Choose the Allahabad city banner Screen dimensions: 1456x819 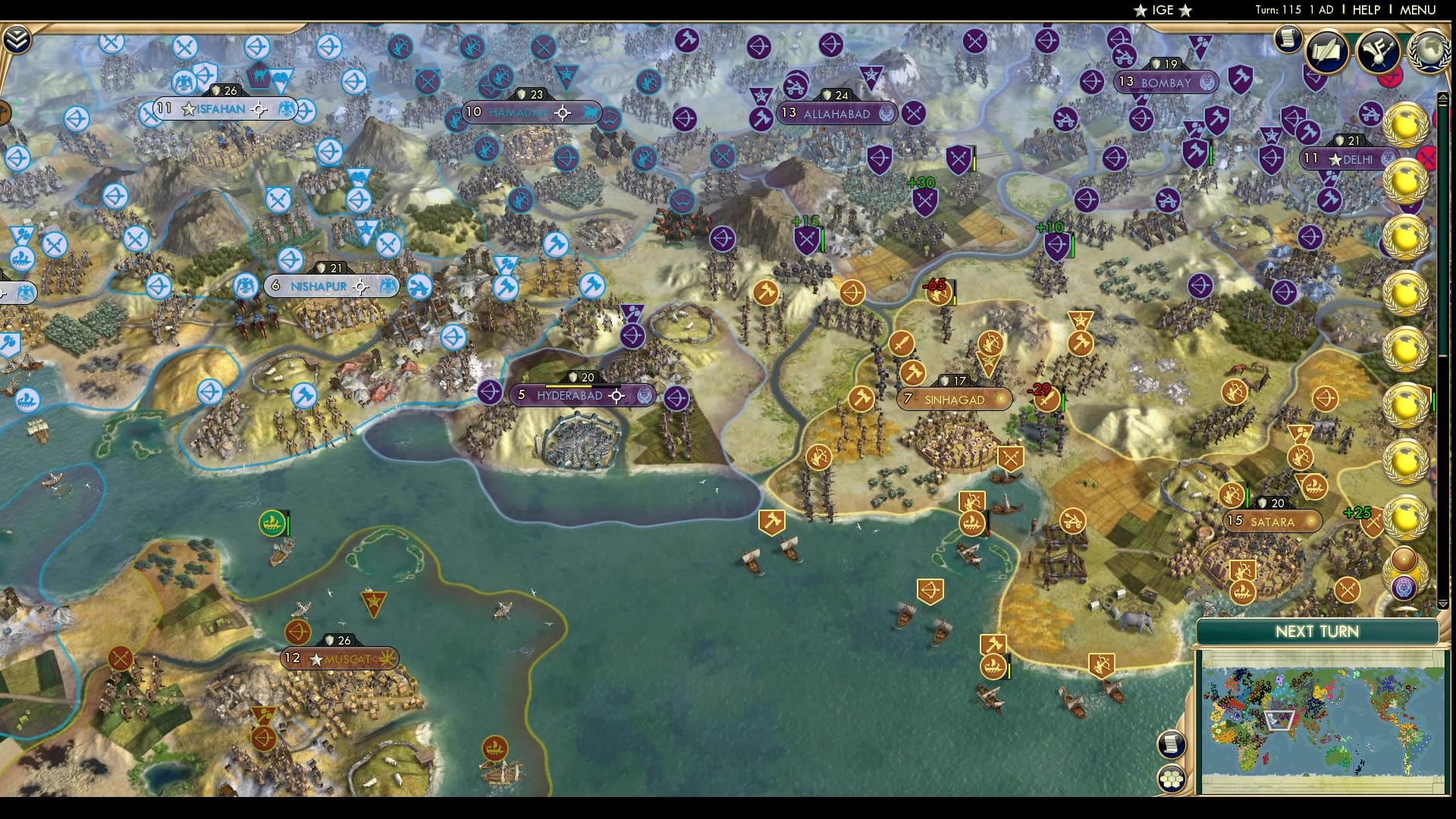836,114
